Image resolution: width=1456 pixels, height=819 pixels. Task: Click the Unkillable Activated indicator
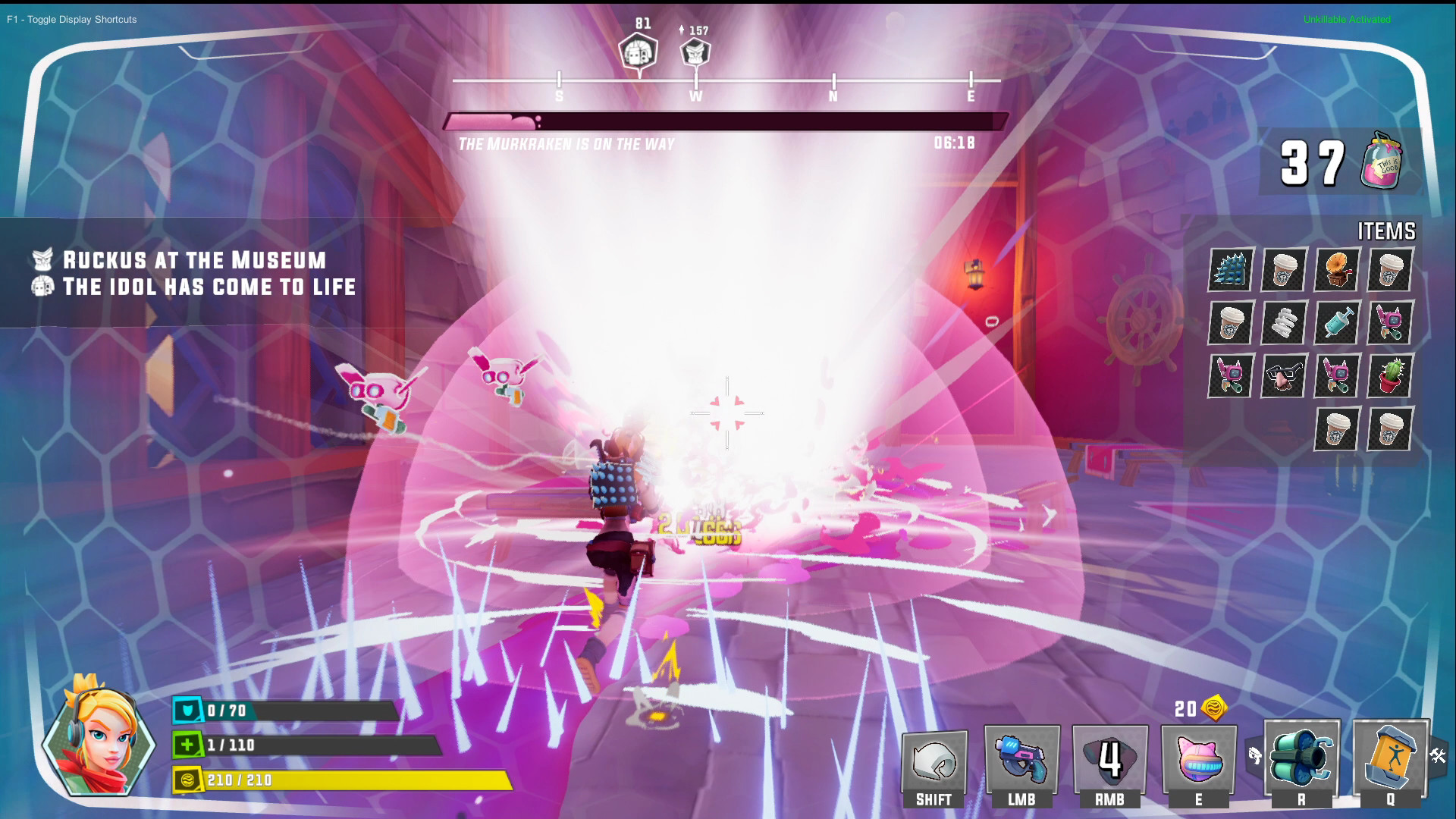(x=1346, y=20)
